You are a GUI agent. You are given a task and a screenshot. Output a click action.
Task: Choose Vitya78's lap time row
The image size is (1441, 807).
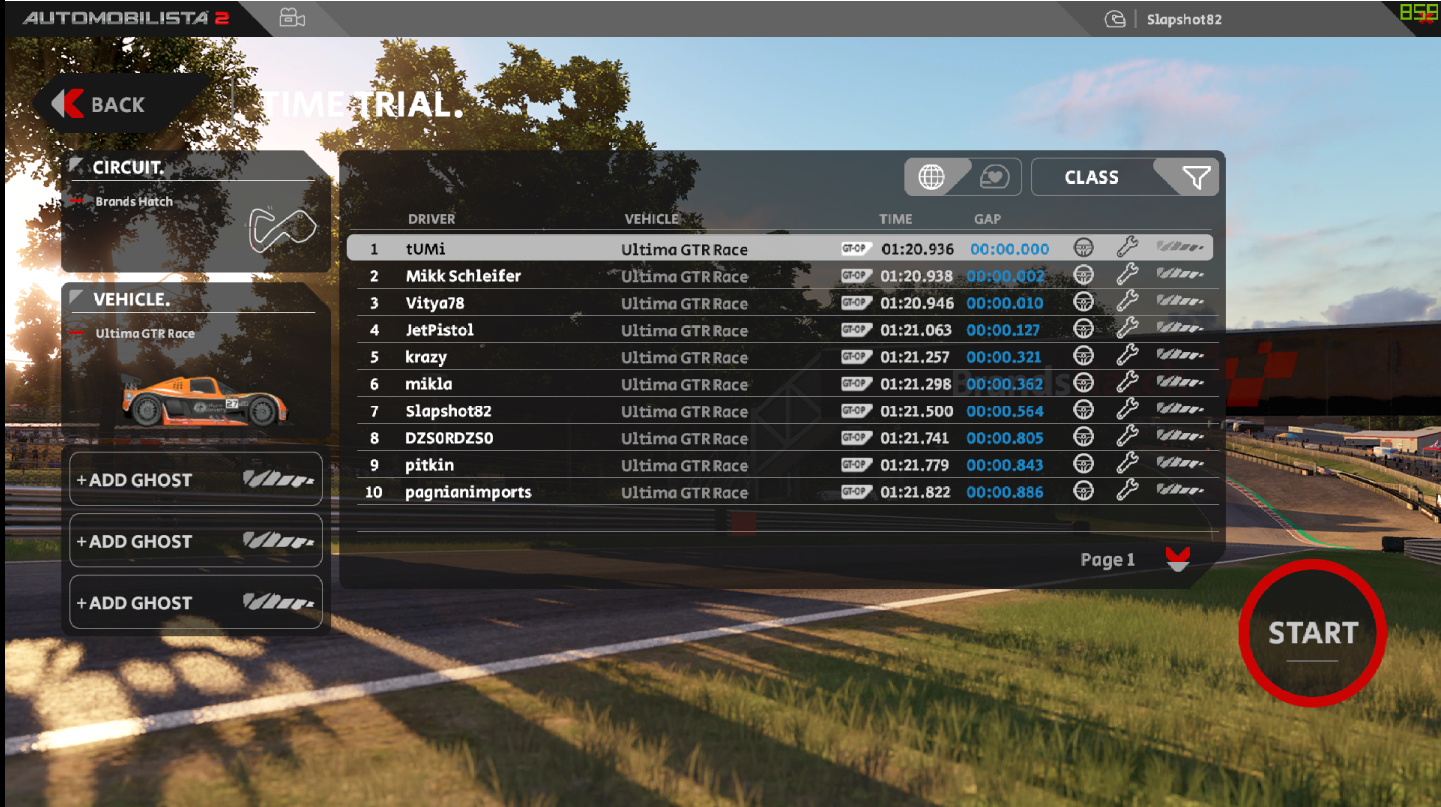(600, 303)
